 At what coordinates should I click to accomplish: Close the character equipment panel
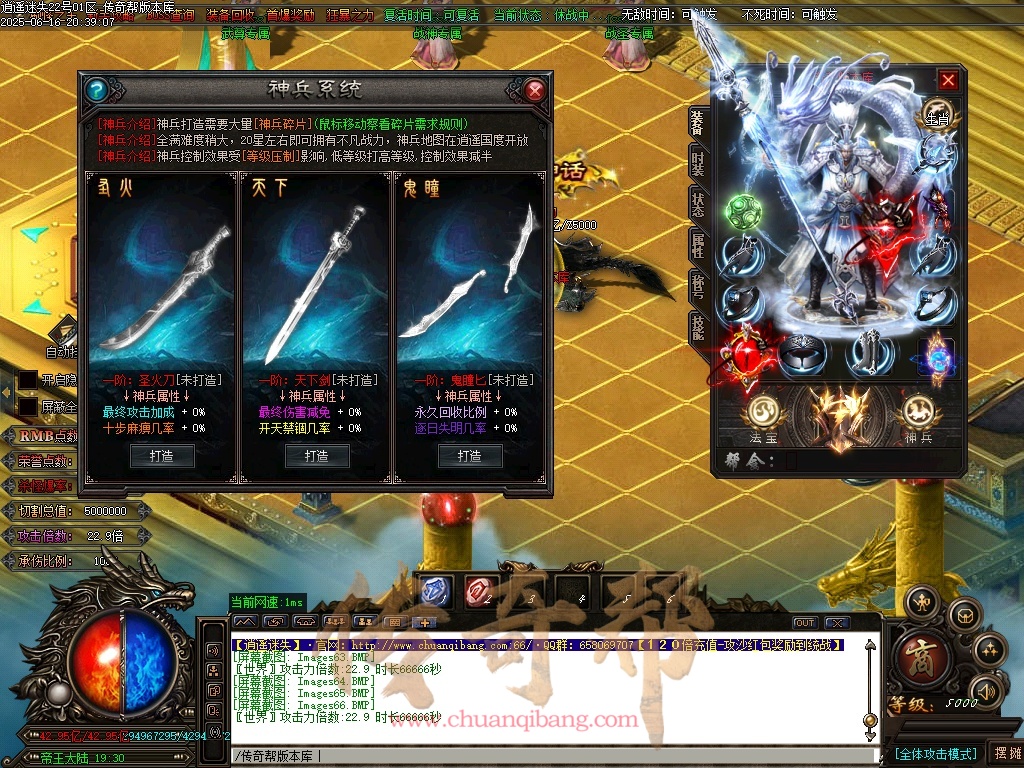tap(948, 80)
